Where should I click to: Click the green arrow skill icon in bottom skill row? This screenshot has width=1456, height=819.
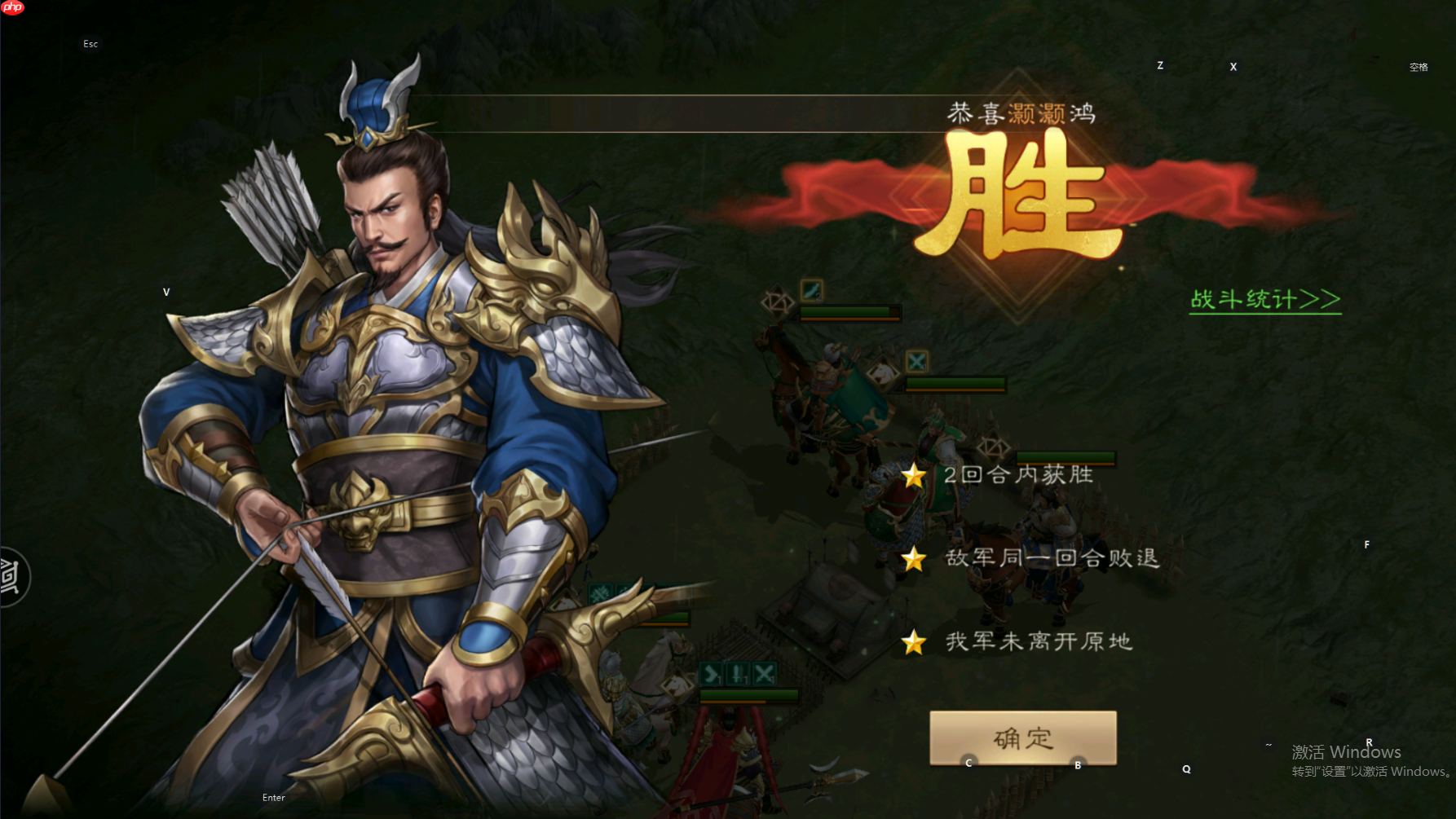(x=710, y=672)
